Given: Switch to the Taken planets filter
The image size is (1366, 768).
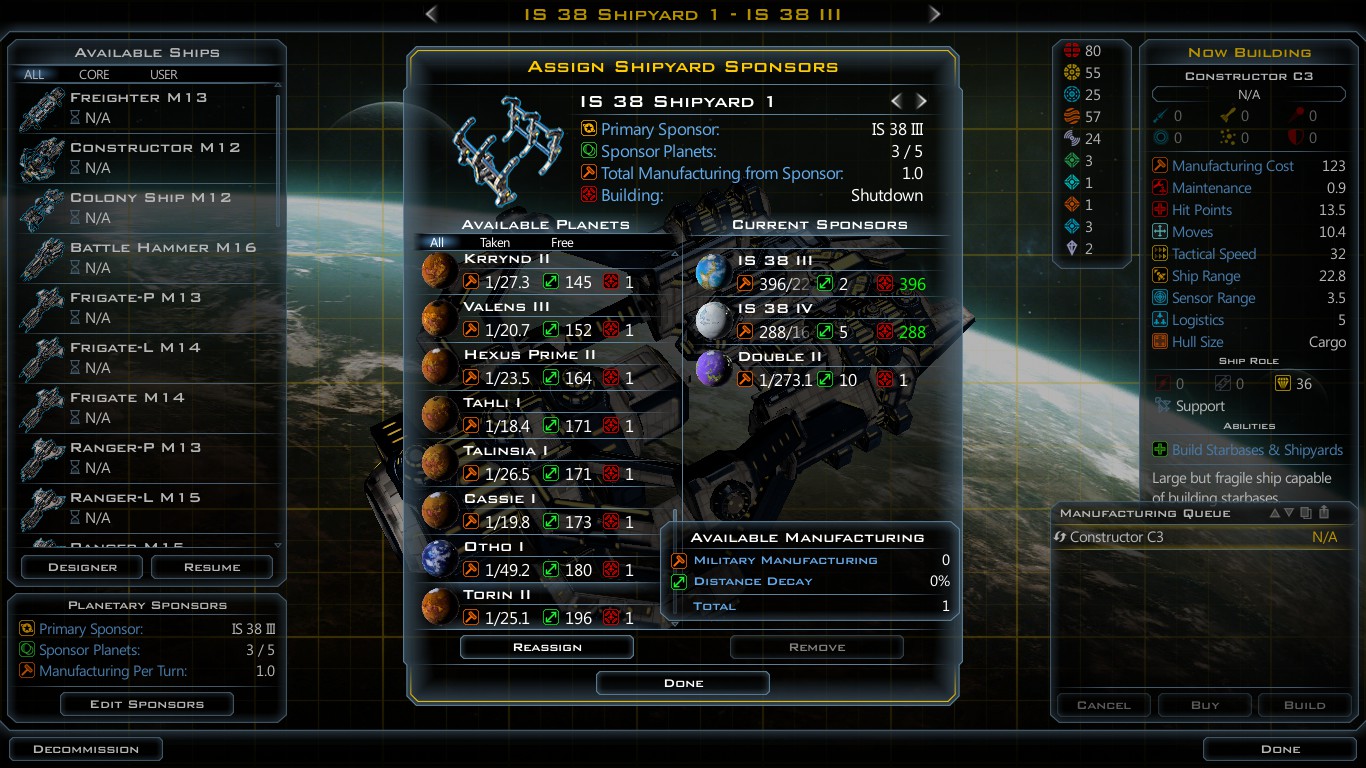Looking at the screenshot, I should click(495, 242).
